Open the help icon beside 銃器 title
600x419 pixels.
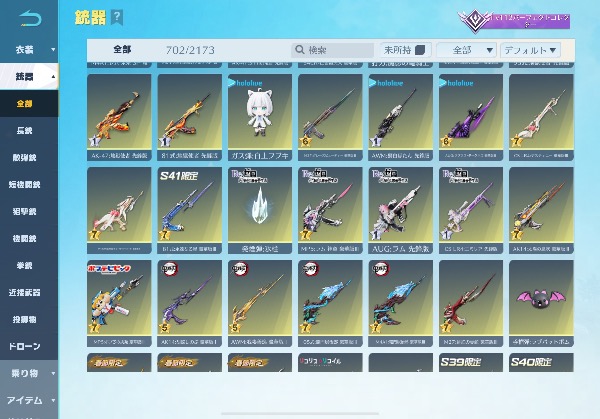click(x=118, y=17)
